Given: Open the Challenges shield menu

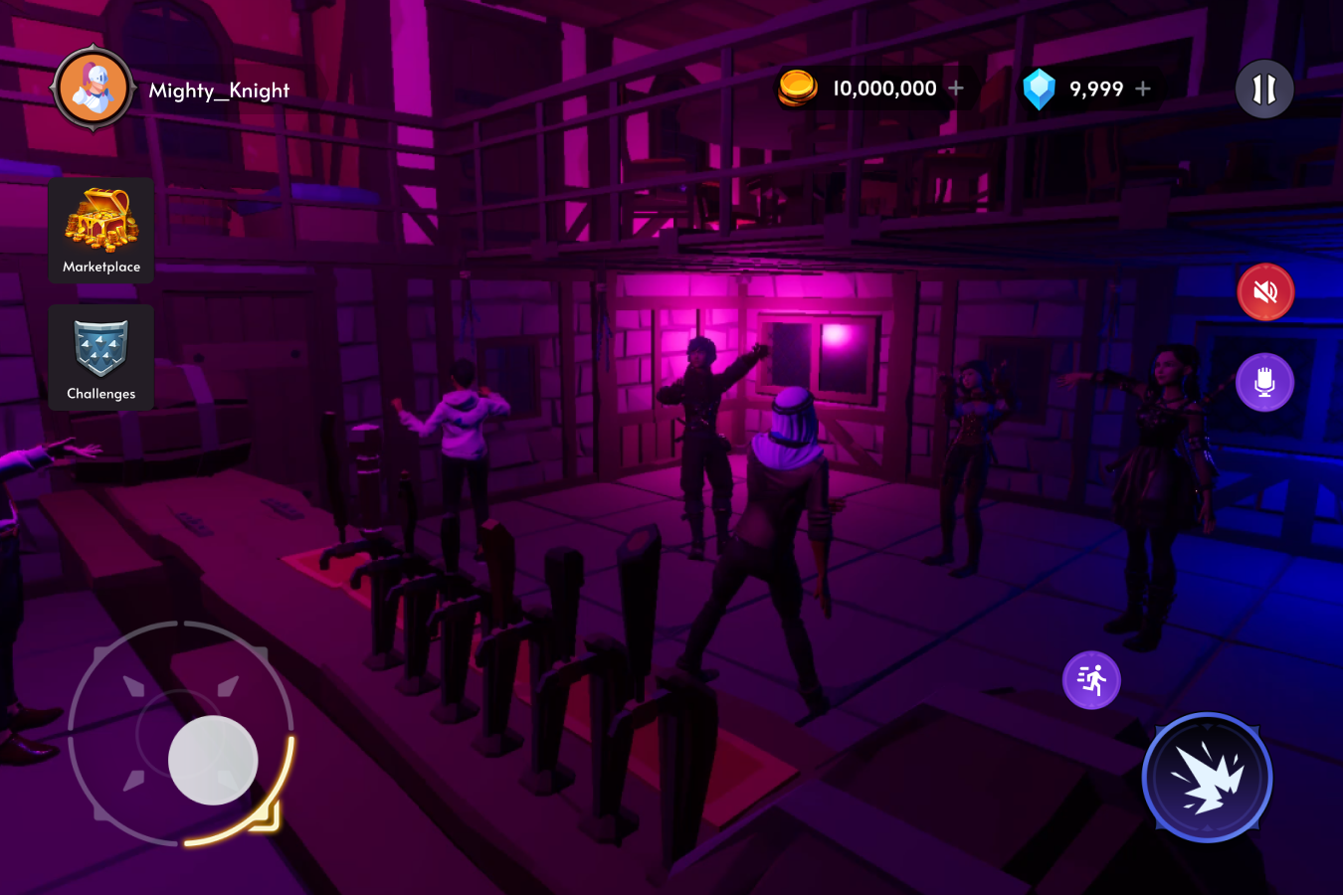Looking at the screenshot, I should pyautogui.click(x=101, y=357).
